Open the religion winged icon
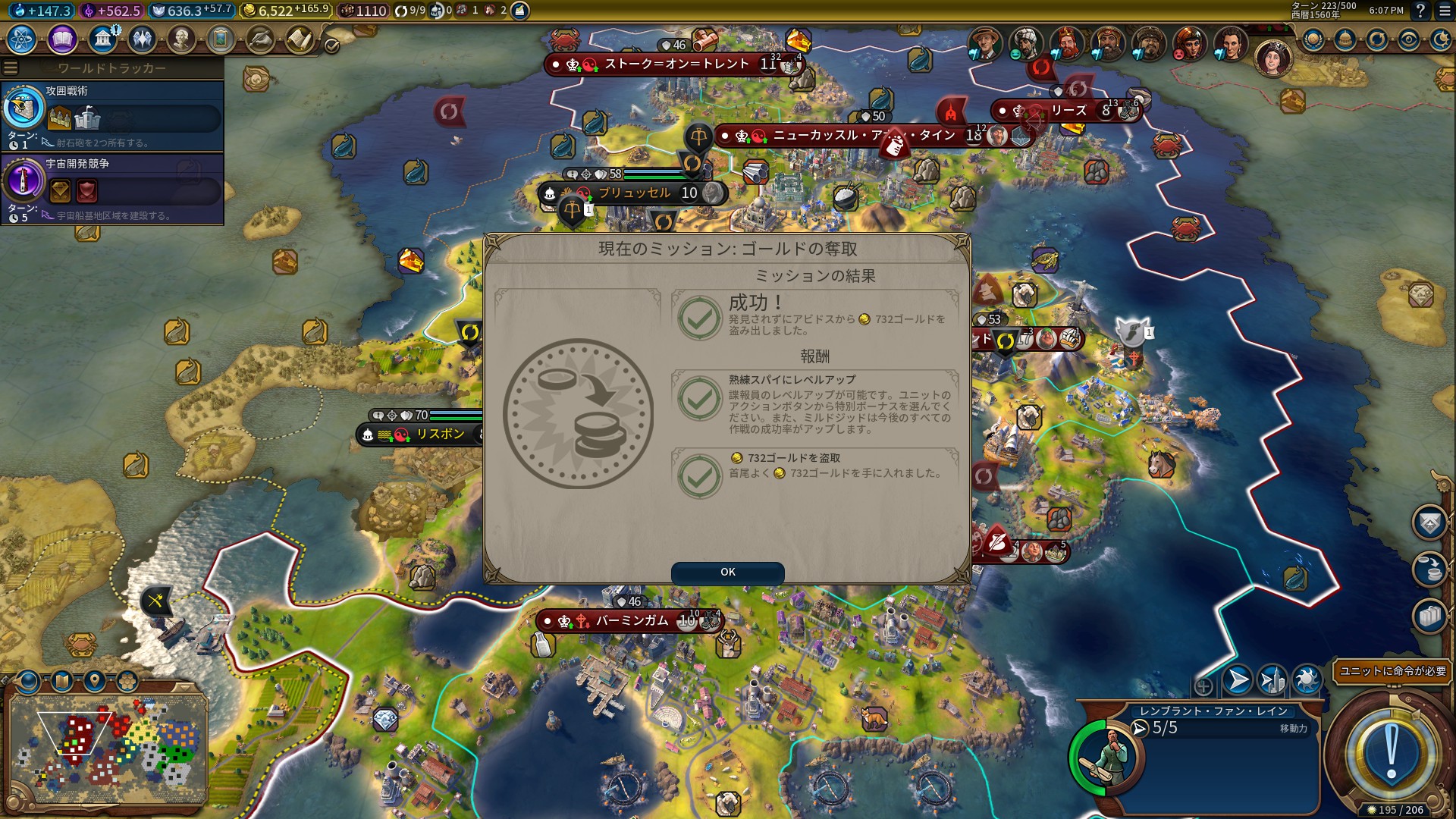Screen dimensions: 1456x819 pos(142,39)
